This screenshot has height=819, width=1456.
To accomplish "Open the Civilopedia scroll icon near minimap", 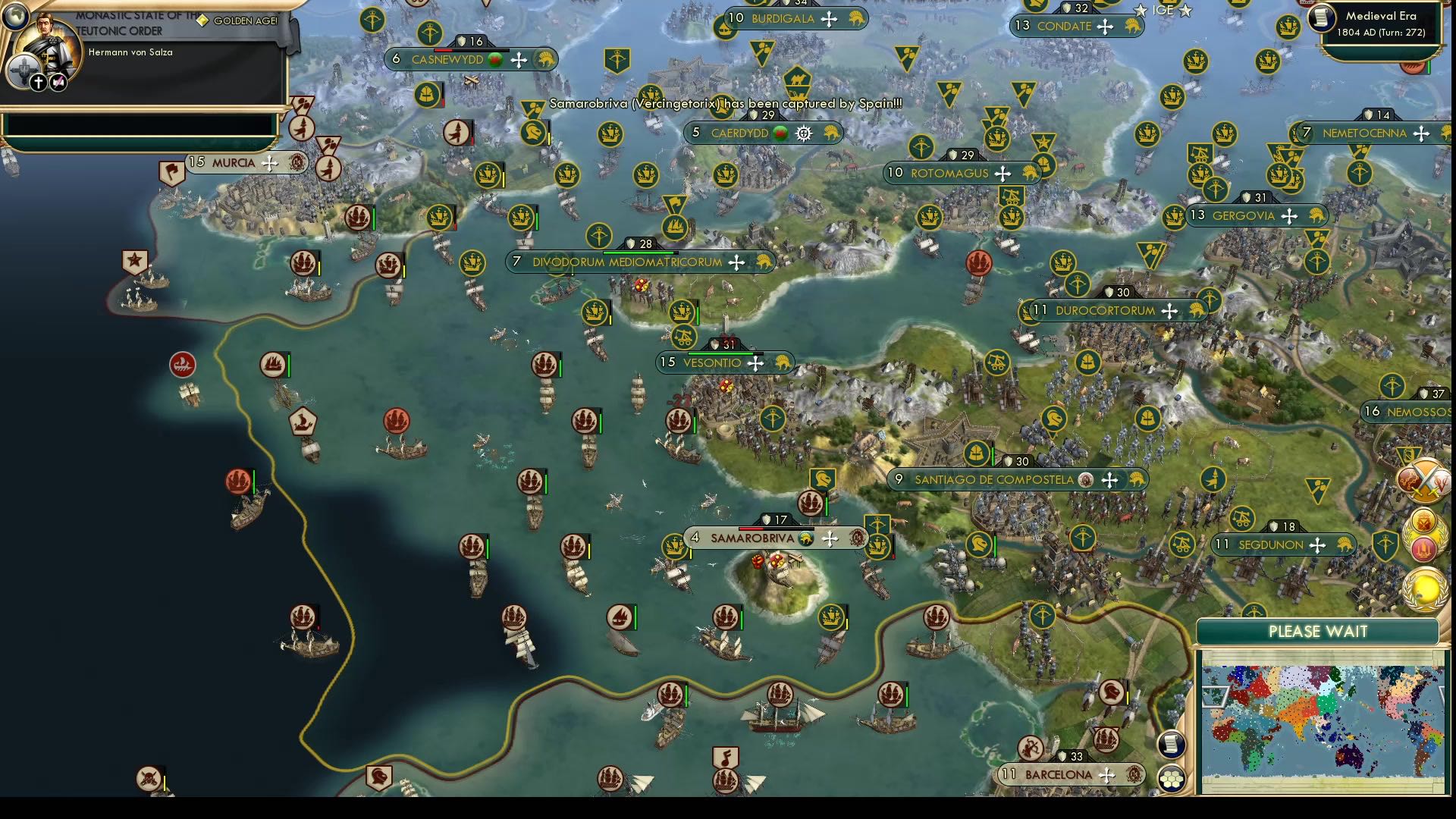I will tap(1172, 745).
